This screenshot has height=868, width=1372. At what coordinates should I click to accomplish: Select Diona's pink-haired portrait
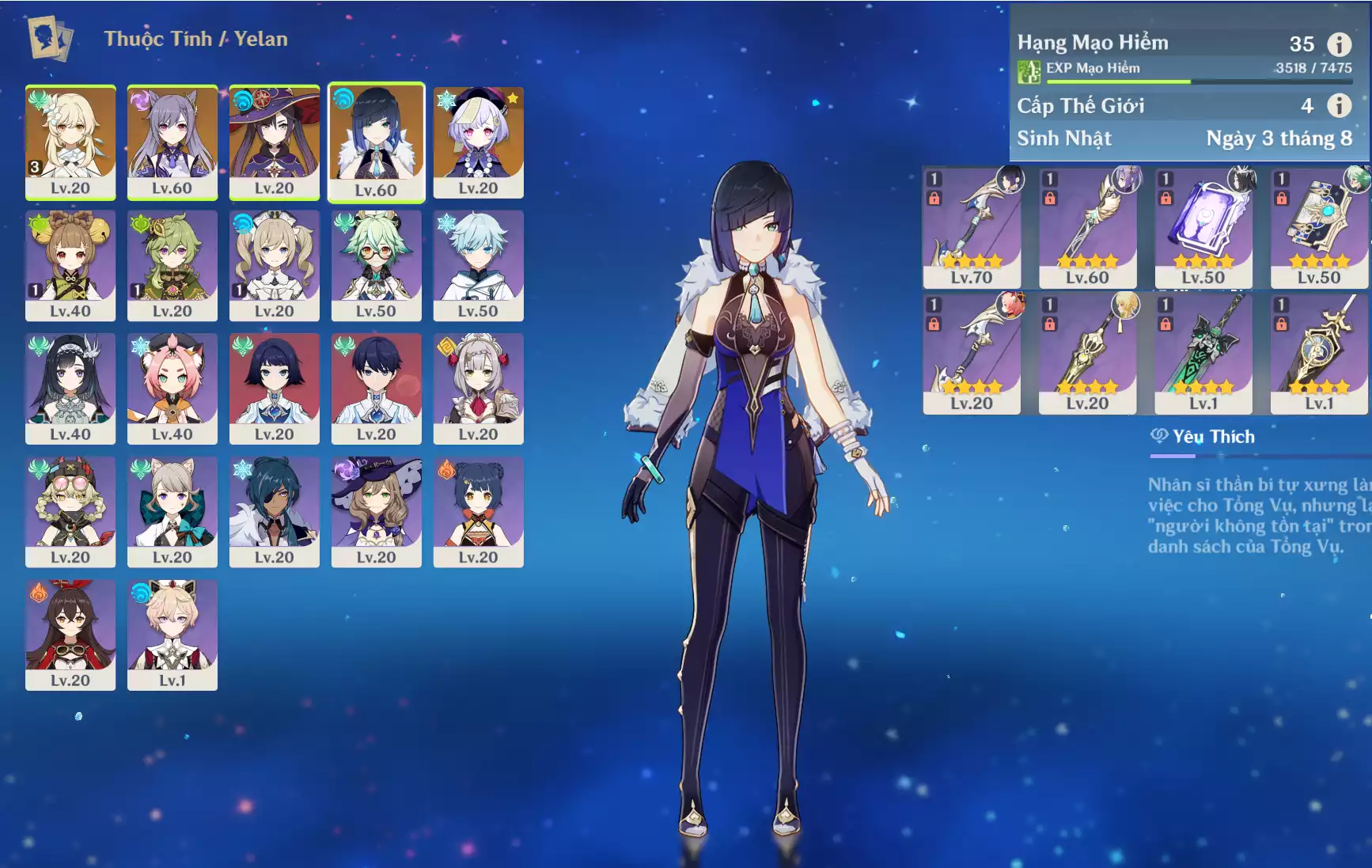[x=172, y=388]
